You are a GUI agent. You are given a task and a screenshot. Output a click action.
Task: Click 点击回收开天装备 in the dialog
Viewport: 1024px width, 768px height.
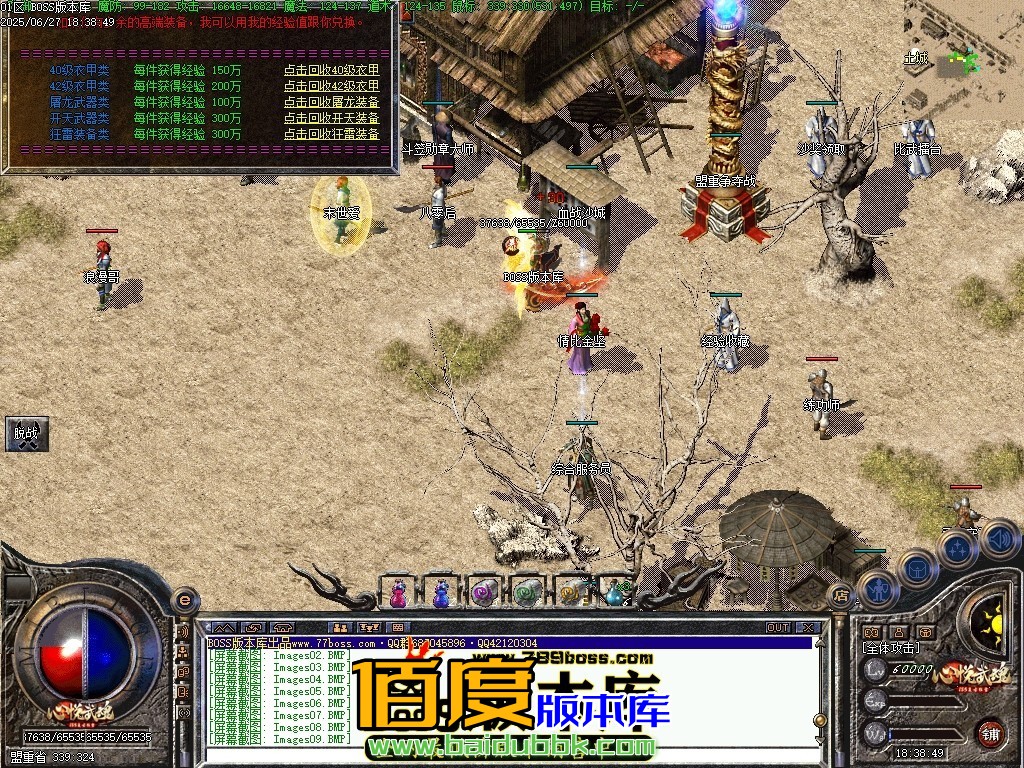(x=331, y=118)
